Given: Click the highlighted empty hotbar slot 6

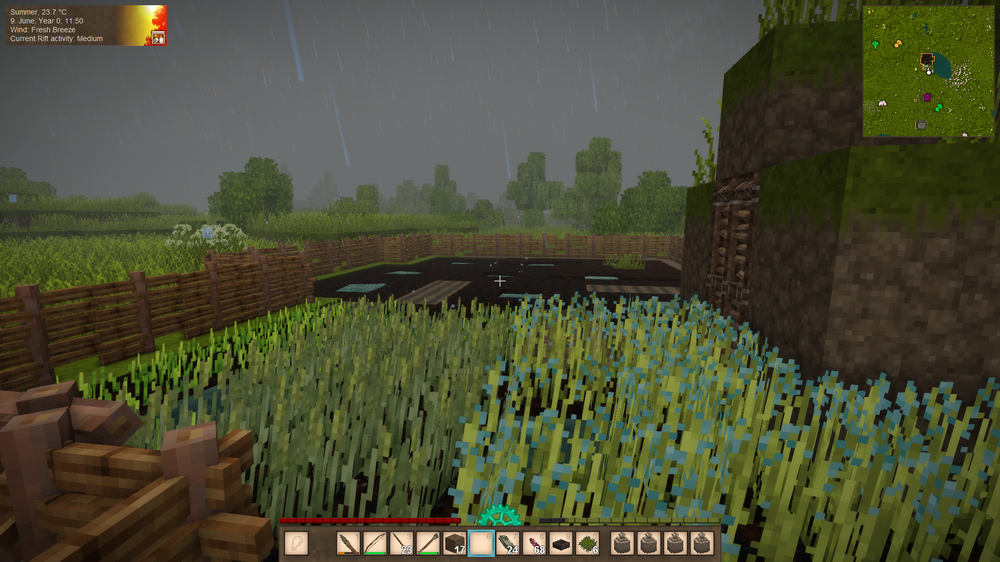Looking at the screenshot, I should (481, 544).
